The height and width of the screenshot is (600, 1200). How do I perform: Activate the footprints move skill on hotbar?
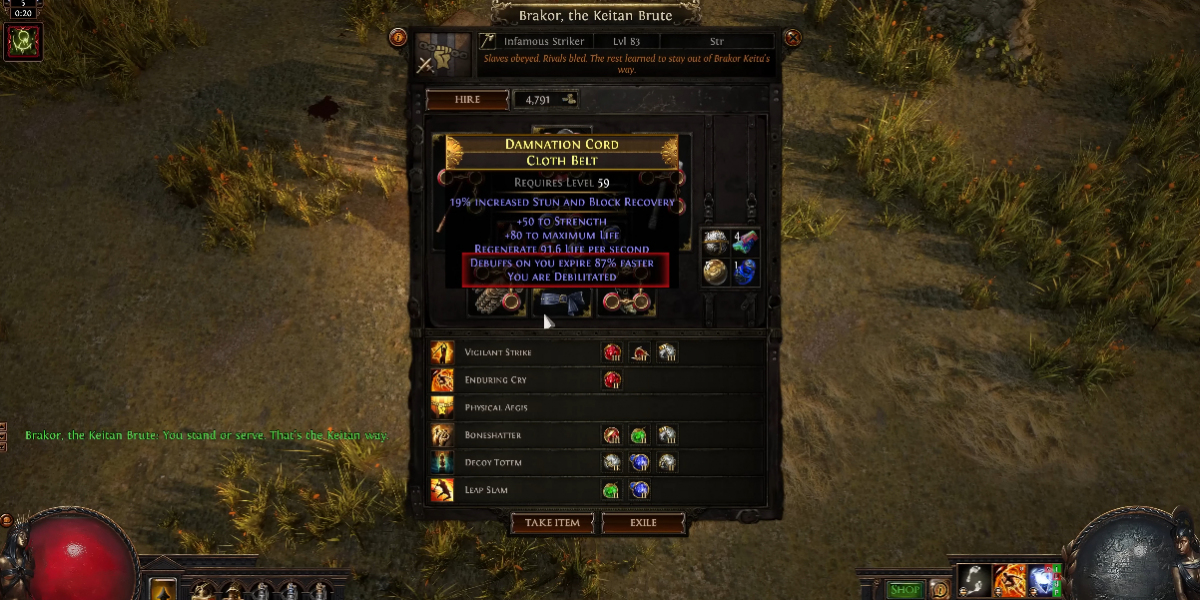pos(973,580)
